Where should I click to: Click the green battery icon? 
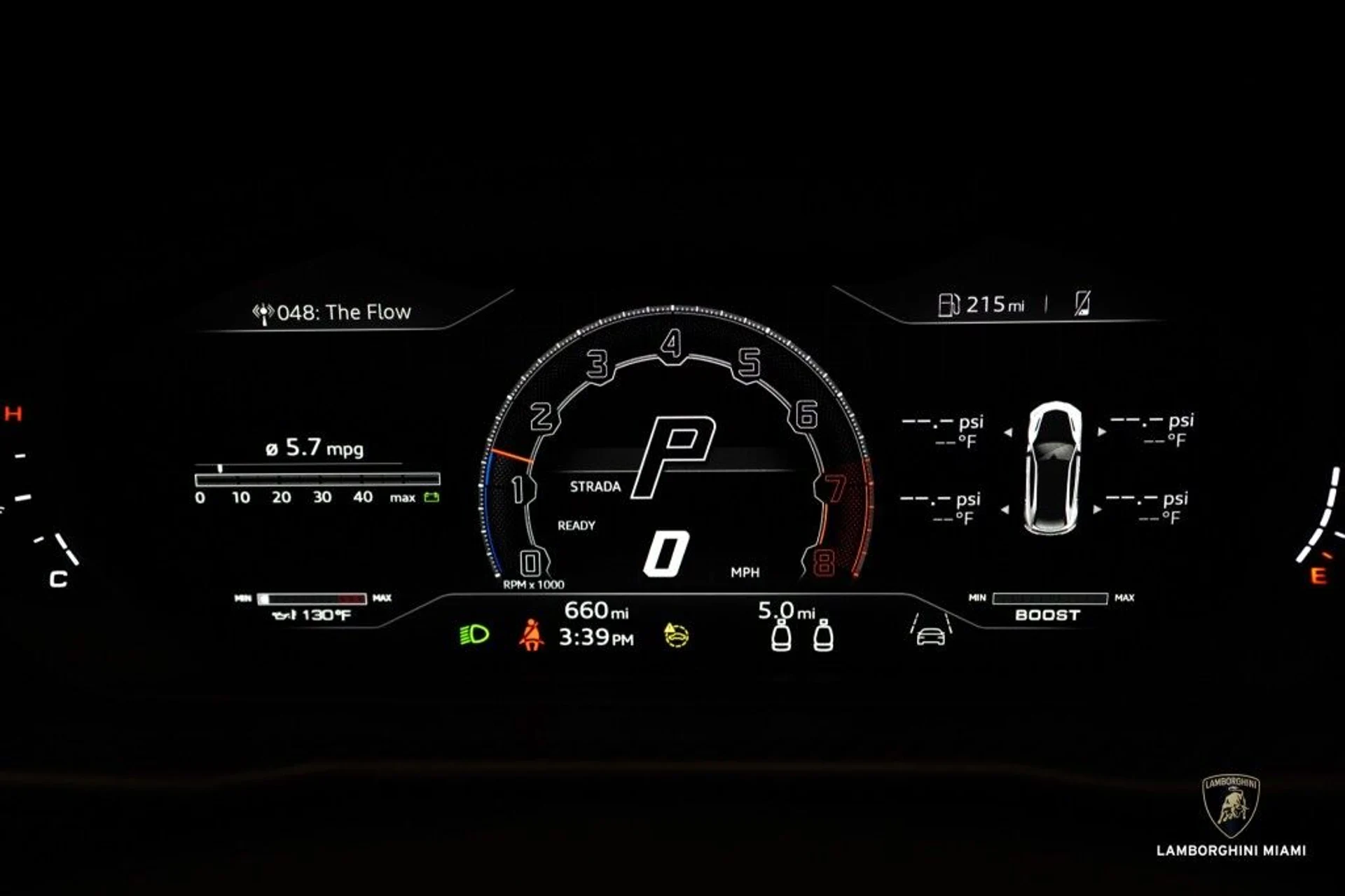432,497
